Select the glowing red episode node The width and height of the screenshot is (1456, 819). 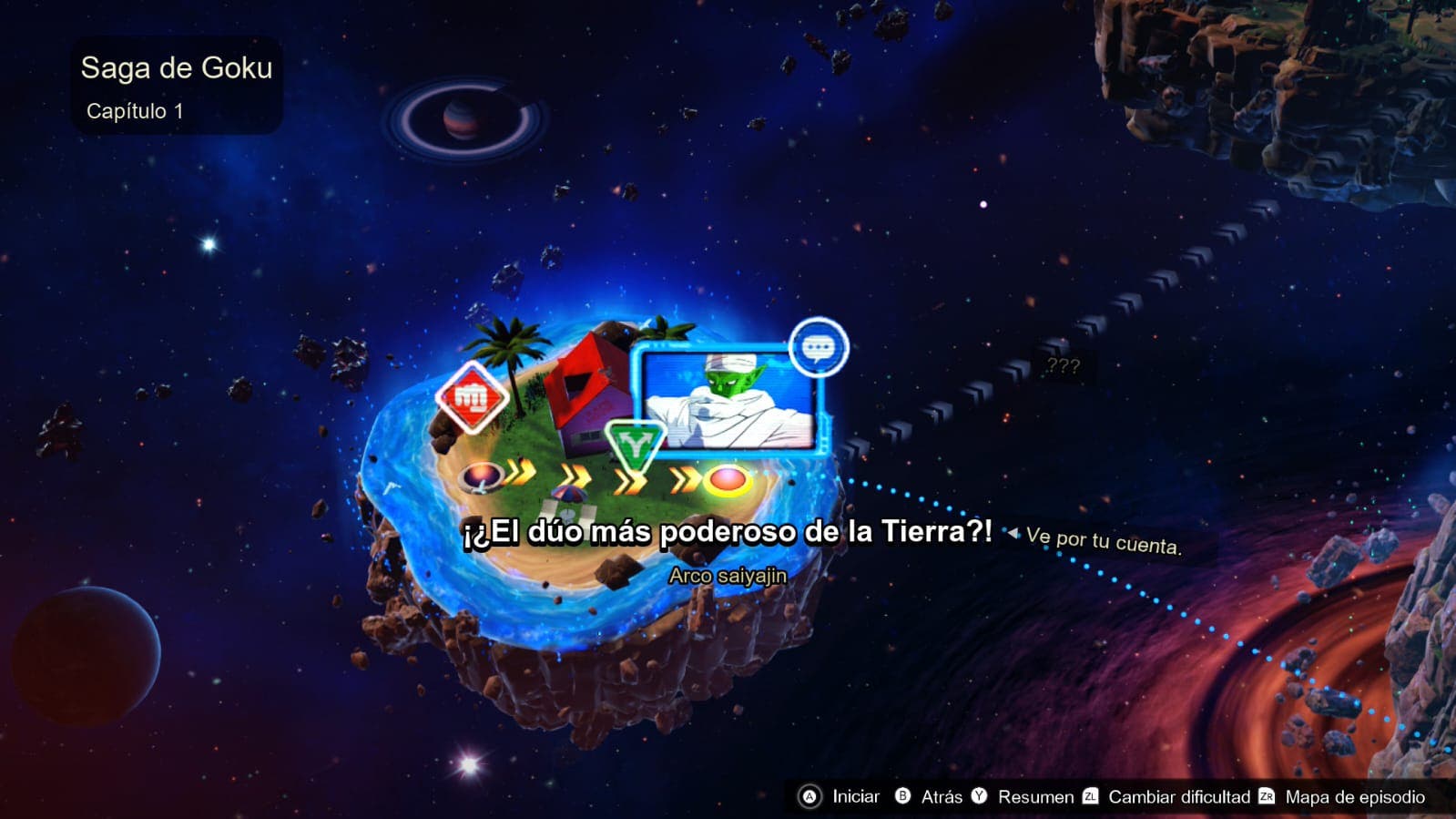click(x=727, y=479)
